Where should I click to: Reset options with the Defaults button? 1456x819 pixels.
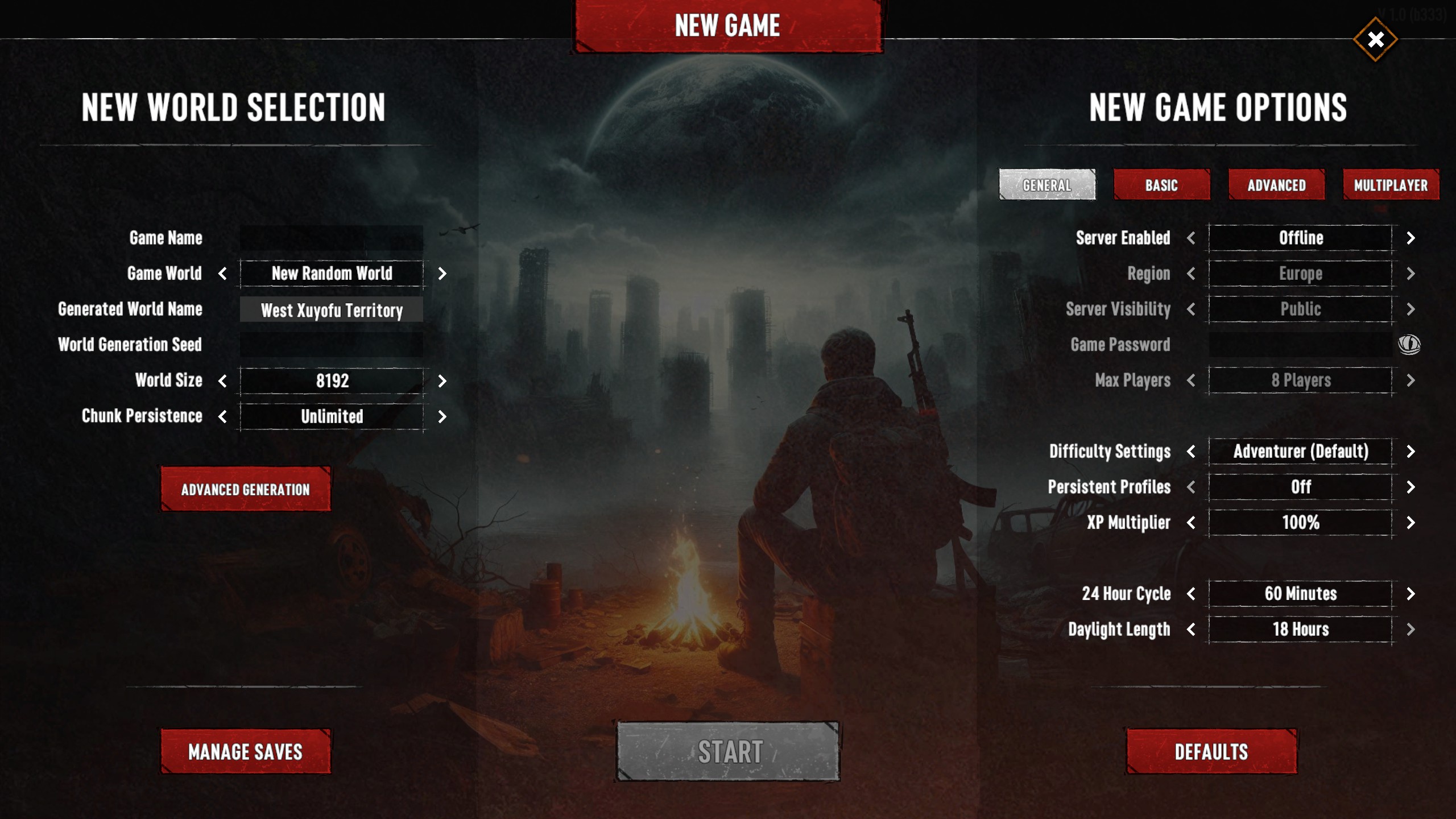pyautogui.click(x=1211, y=751)
